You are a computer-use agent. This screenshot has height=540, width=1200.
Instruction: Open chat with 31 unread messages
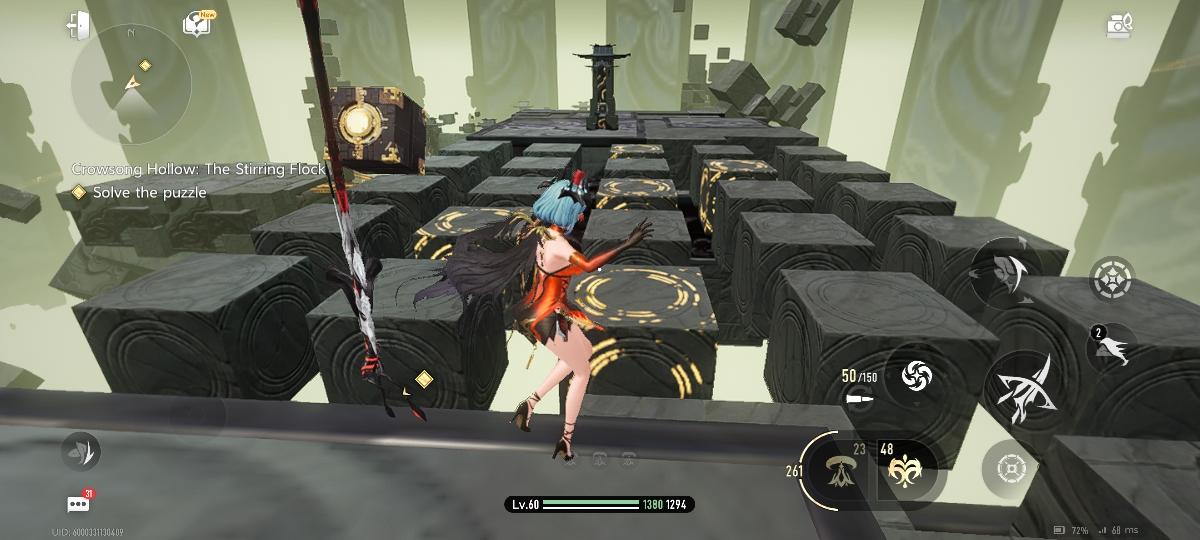click(78, 504)
